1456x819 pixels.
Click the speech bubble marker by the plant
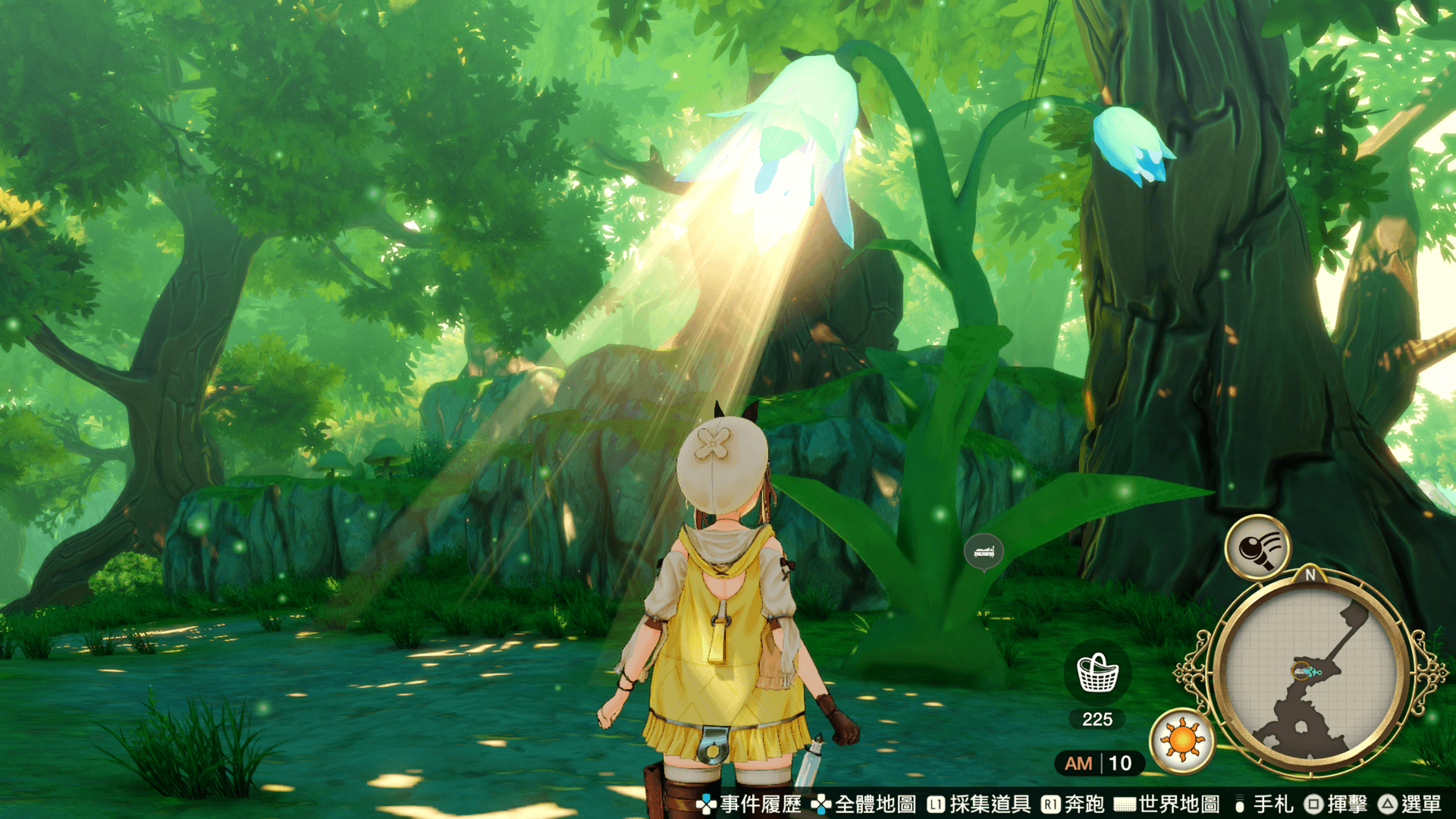point(984,552)
